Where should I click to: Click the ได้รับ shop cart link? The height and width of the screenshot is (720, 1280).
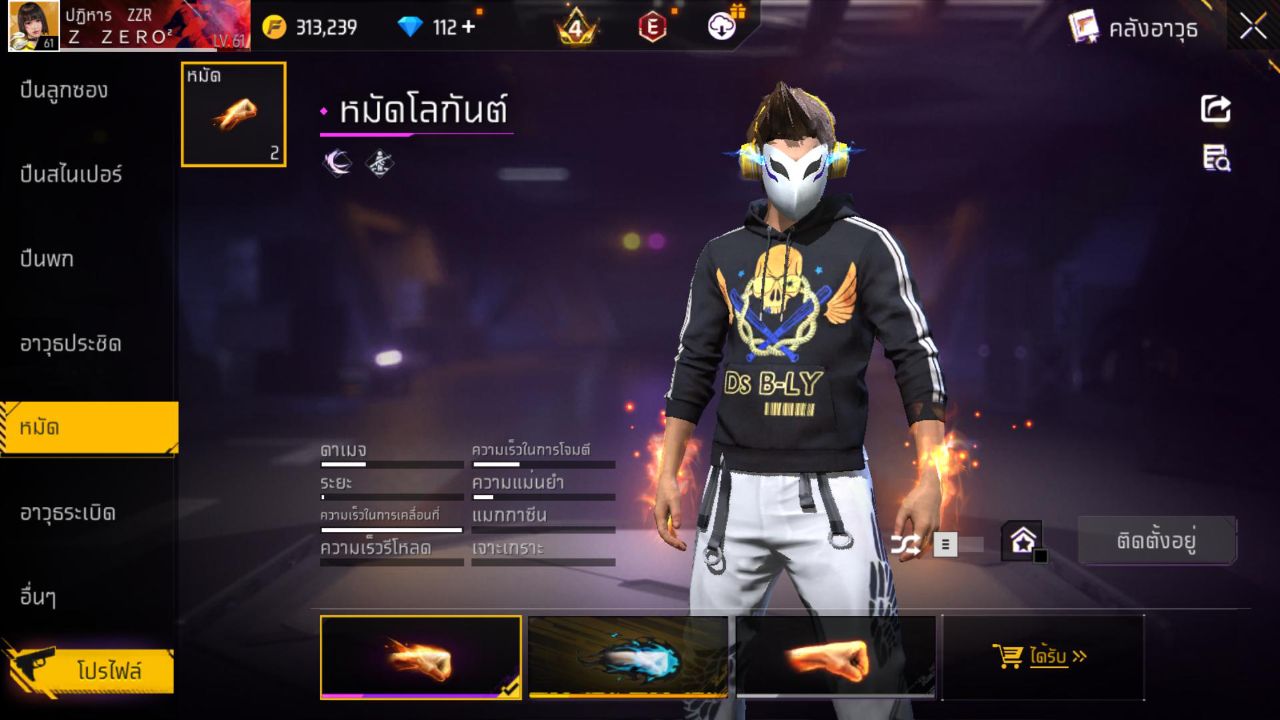point(1043,658)
